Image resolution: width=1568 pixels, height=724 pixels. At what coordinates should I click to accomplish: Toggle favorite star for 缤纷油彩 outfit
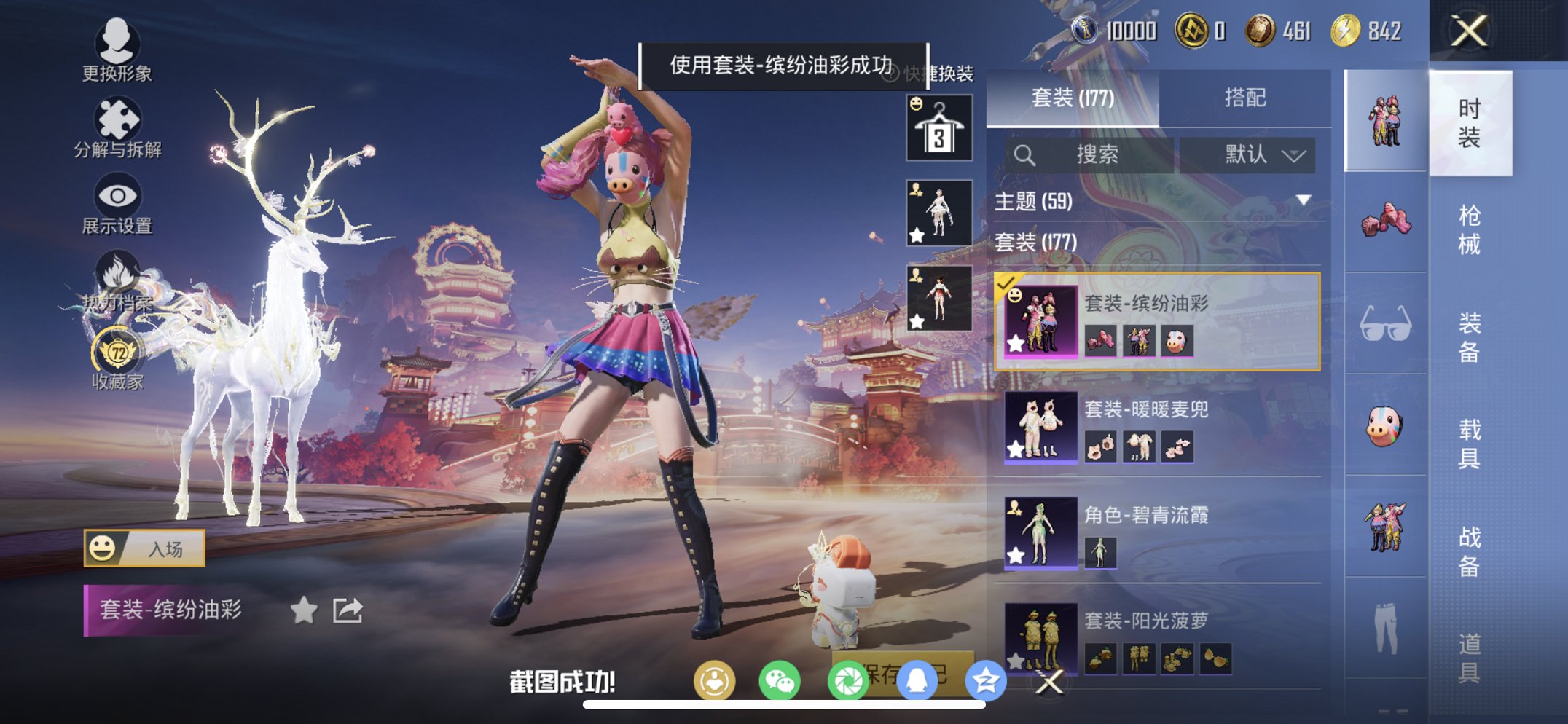click(x=302, y=609)
